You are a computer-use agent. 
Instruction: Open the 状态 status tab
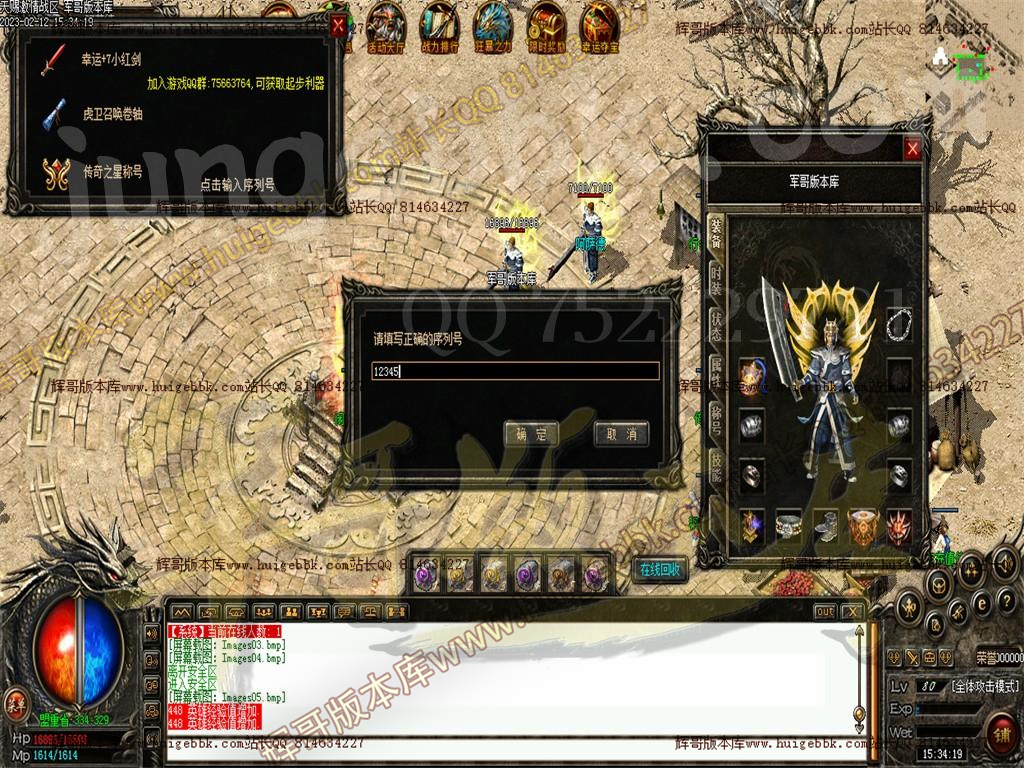[716, 323]
